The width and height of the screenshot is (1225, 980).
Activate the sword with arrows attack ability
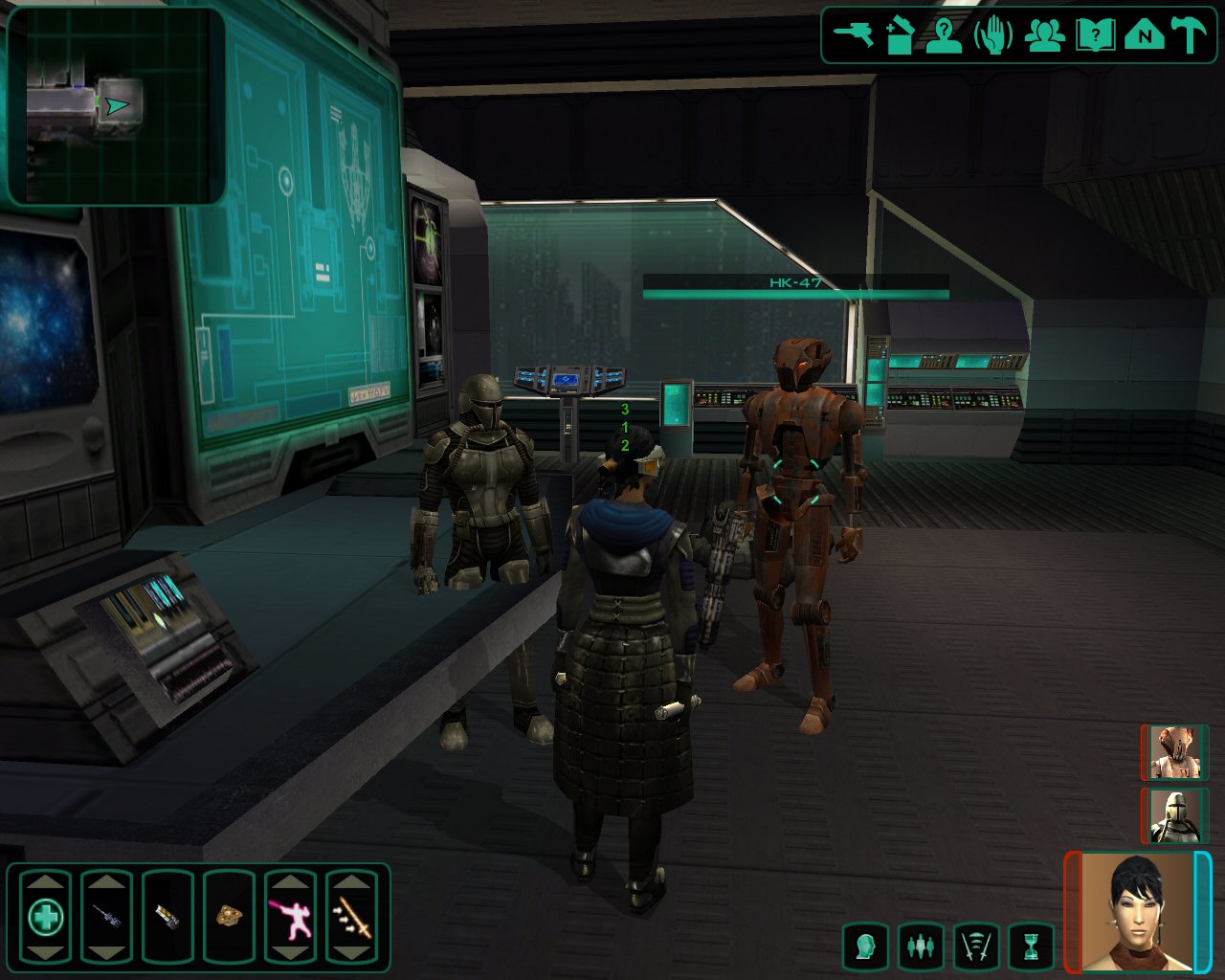(x=351, y=918)
